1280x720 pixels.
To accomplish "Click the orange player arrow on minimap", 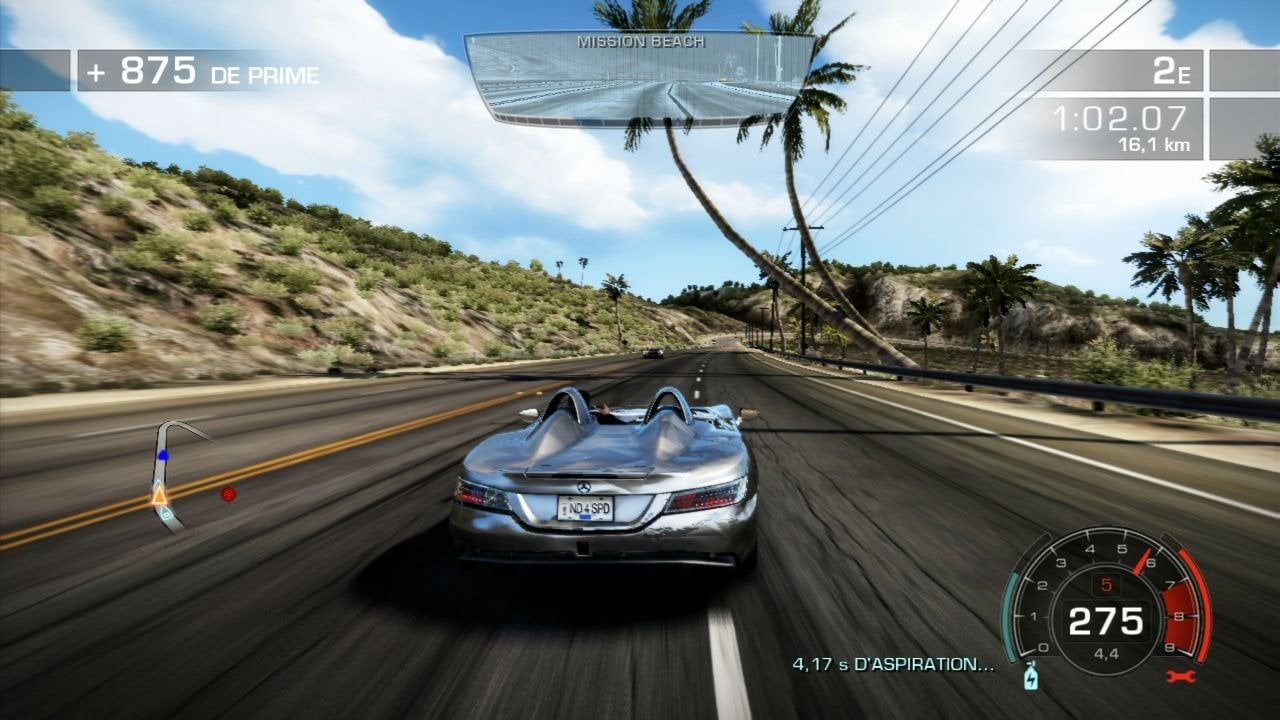I will [159, 494].
